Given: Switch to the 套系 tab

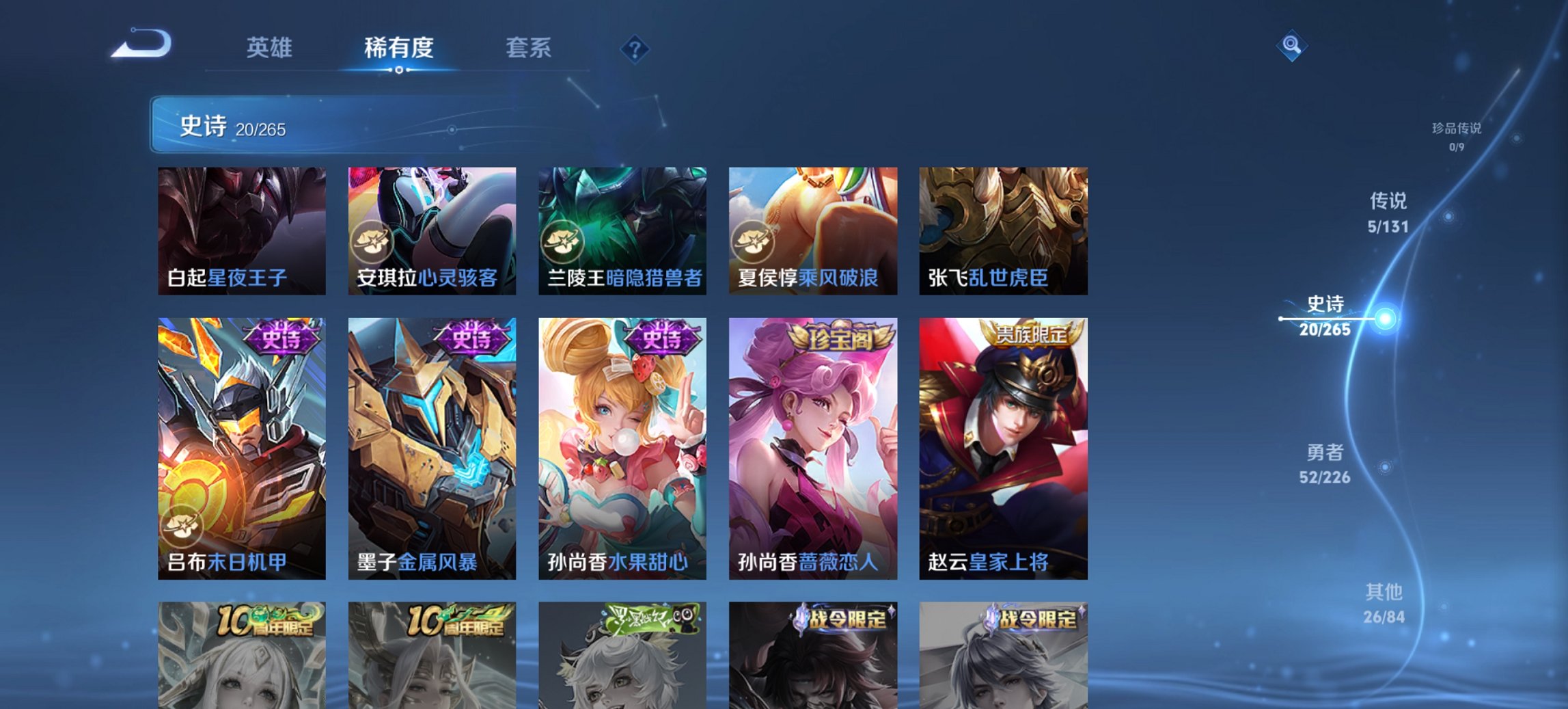Looking at the screenshot, I should 528,49.
